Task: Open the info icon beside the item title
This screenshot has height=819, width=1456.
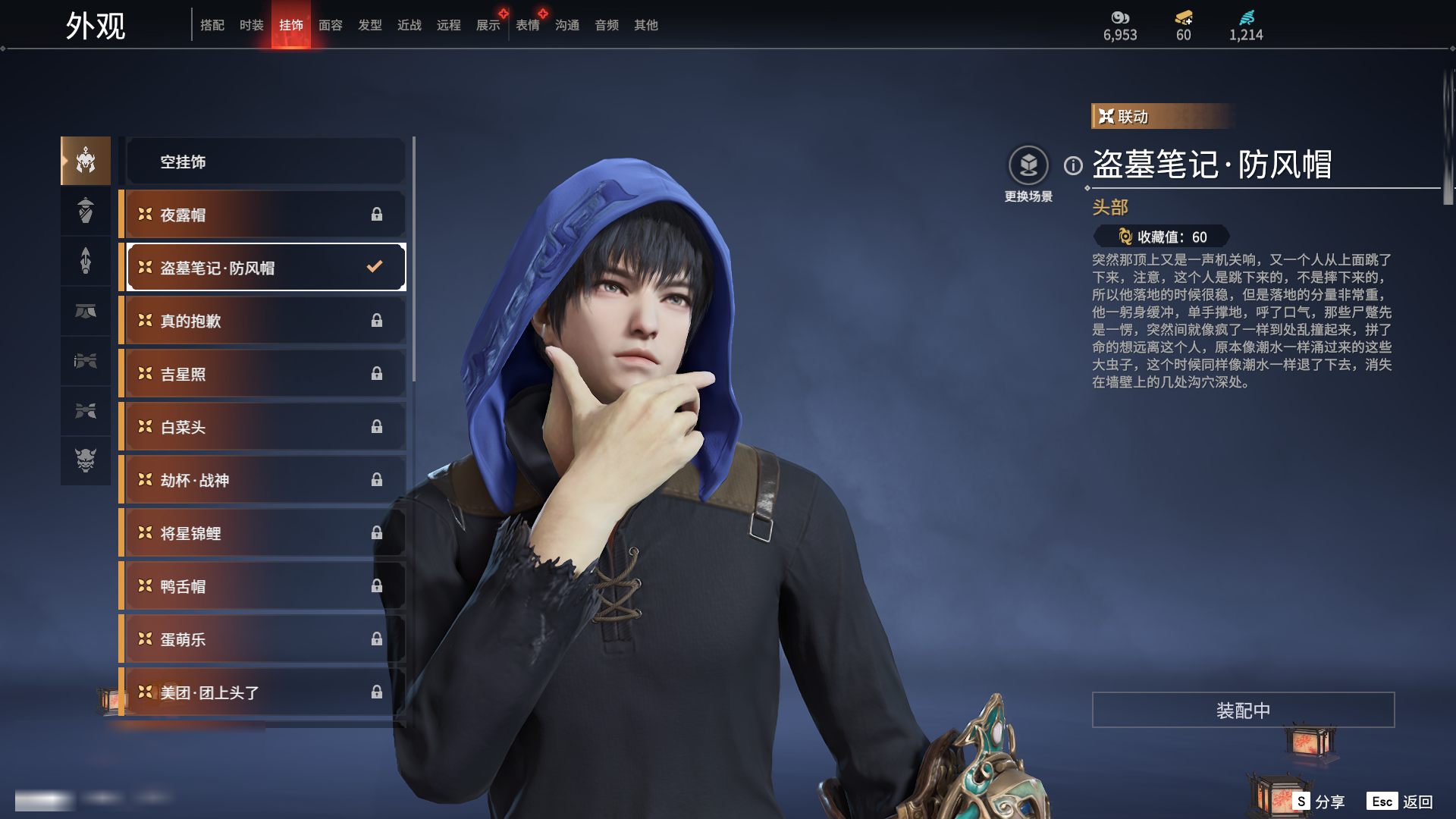Action: [1073, 165]
